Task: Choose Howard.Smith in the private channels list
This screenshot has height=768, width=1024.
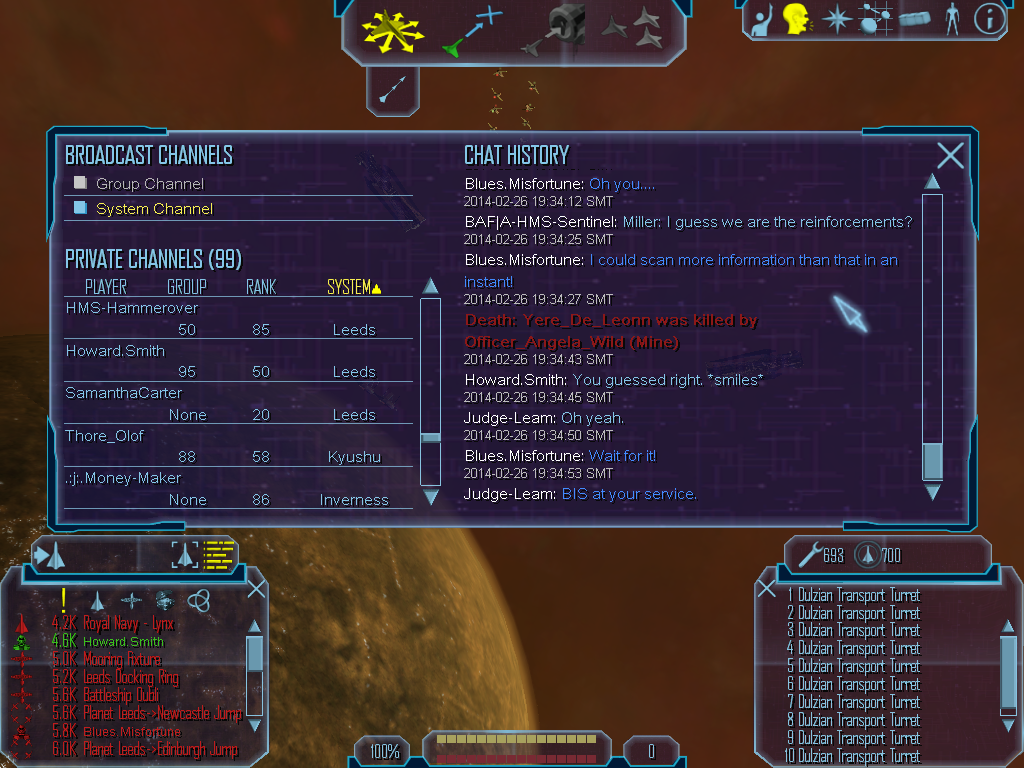Action: tap(115, 351)
